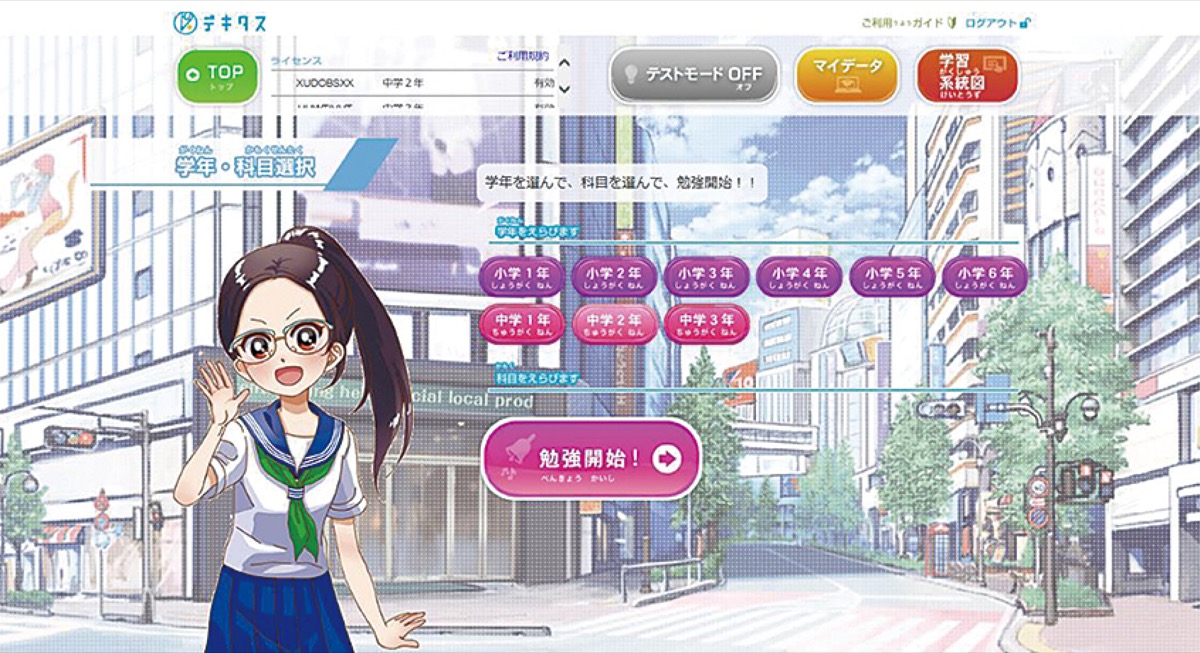The height and width of the screenshot is (653, 1200).
Task: Select the 小学6年 grade
Action: click(x=984, y=276)
